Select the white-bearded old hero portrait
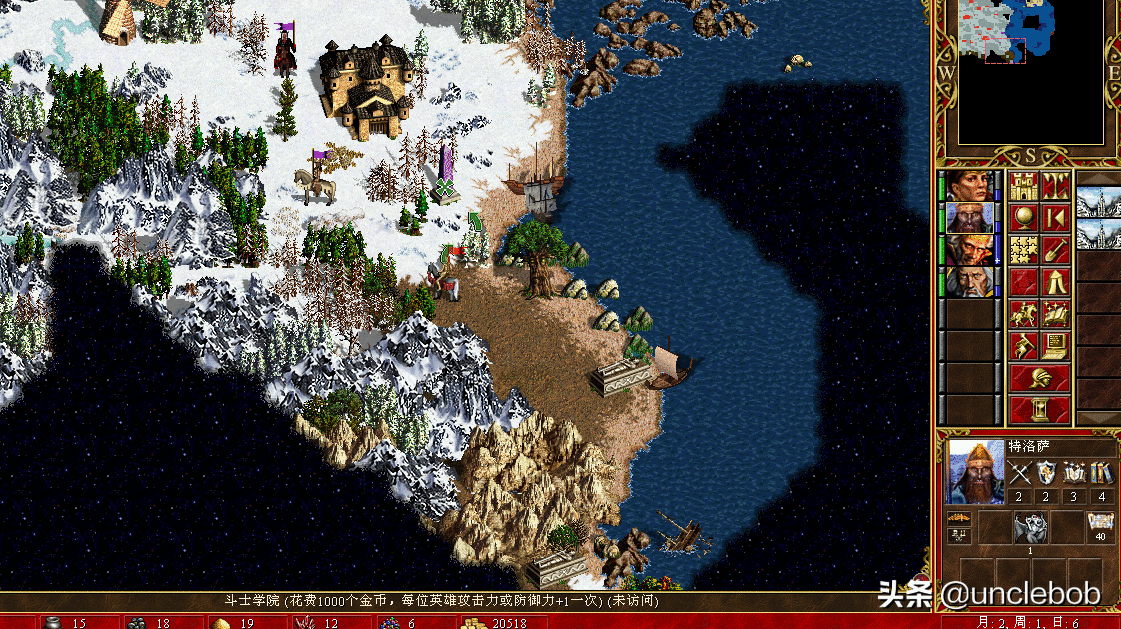1121x629 pixels. (x=969, y=282)
